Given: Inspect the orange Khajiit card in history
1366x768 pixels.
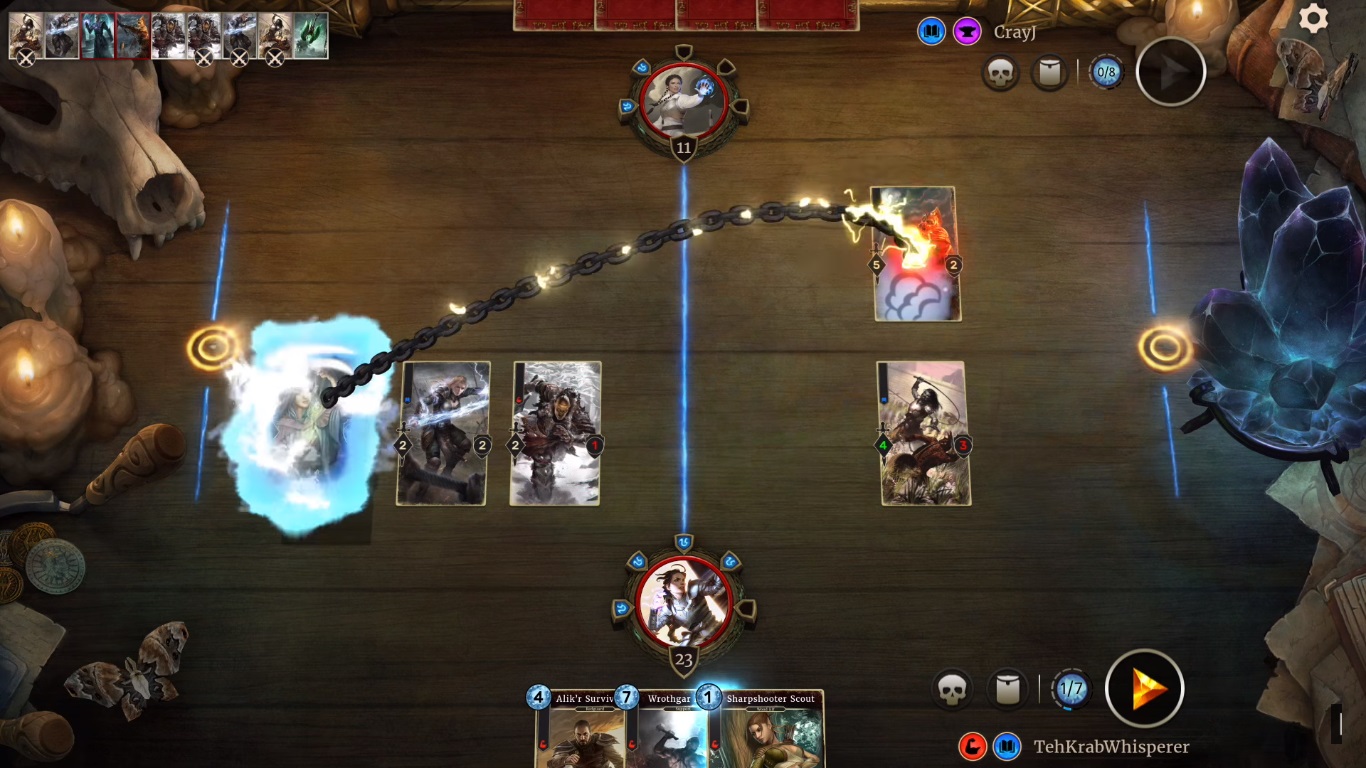Looking at the screenshot, I should point(133,35).
